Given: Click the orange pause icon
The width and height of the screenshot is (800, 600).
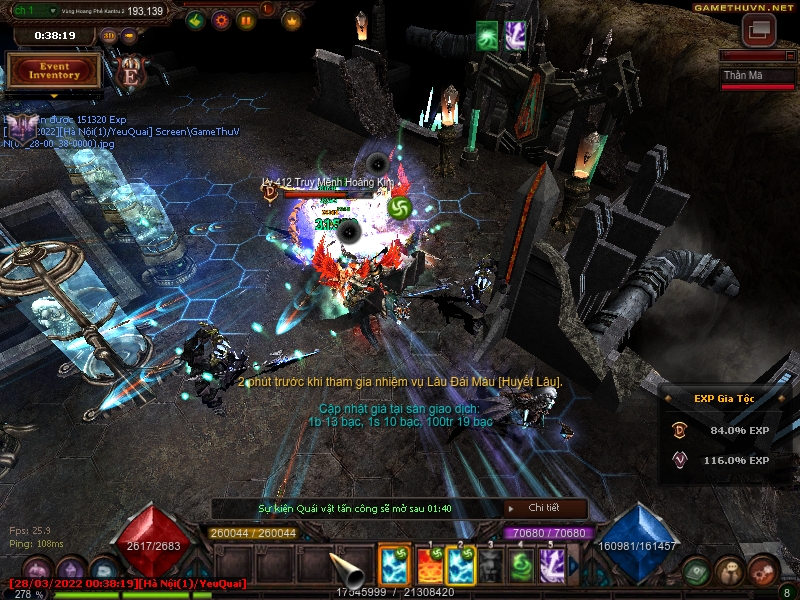Looking at the screenshot, I should 245,19.
